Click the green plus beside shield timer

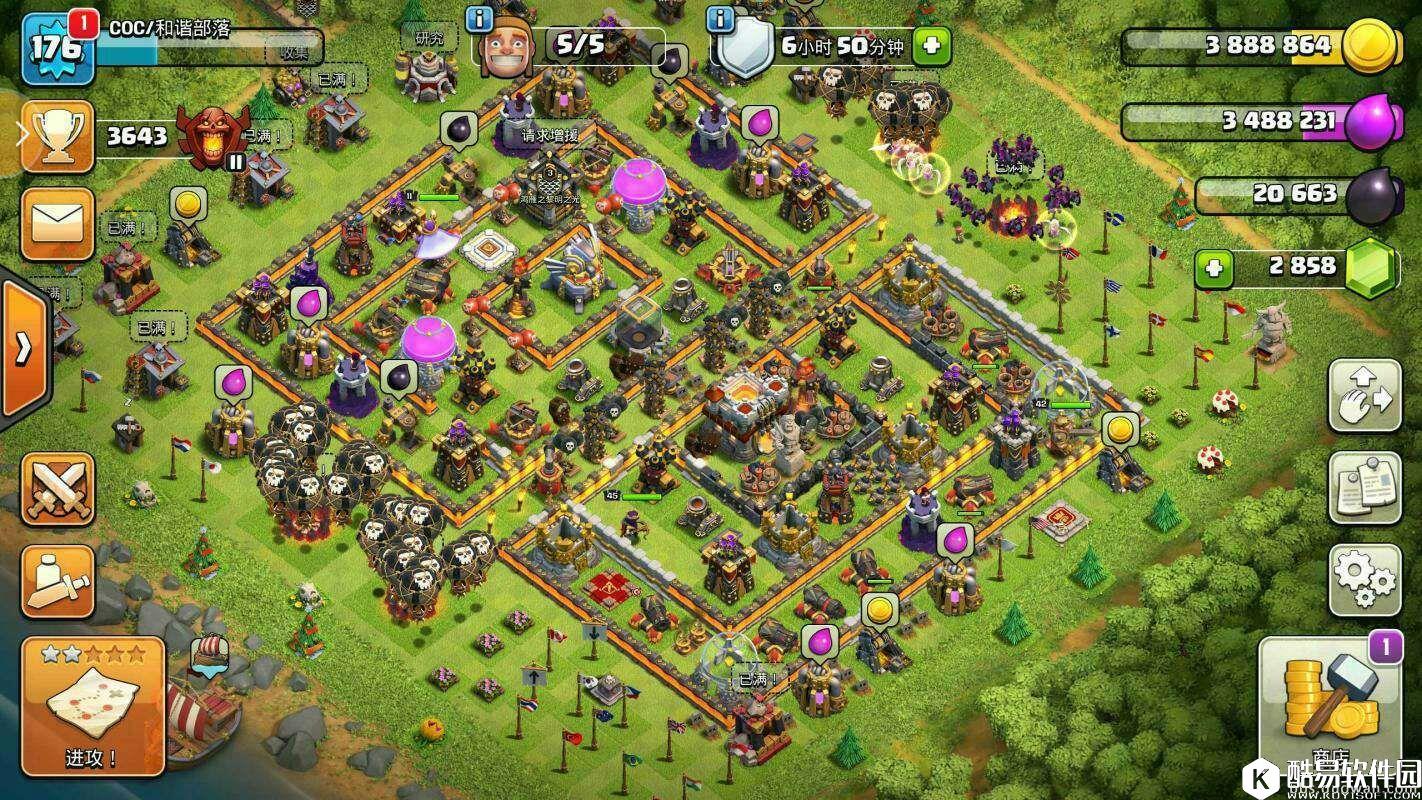pos(931,45)
